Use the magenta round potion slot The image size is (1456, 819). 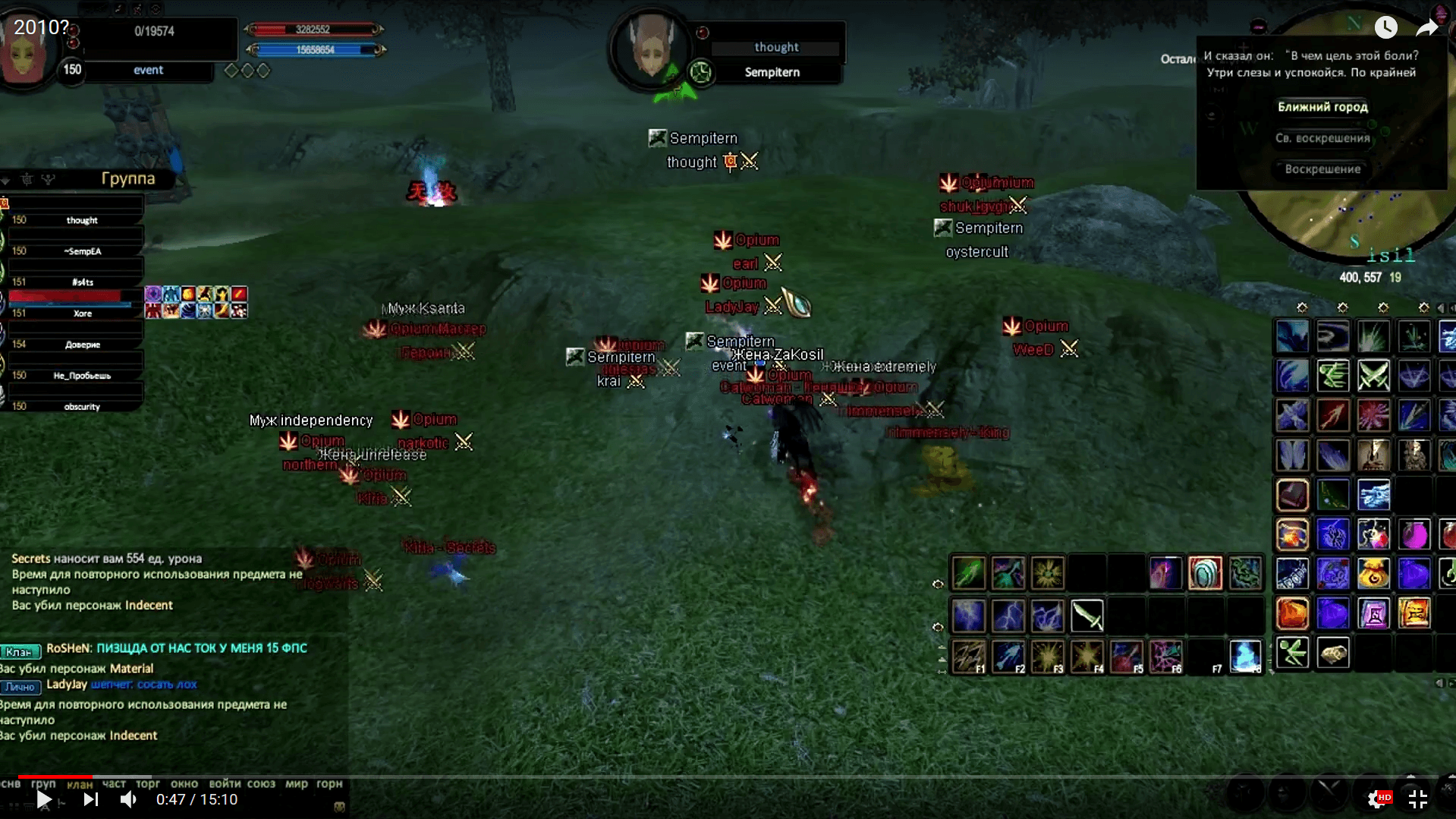1414,534
